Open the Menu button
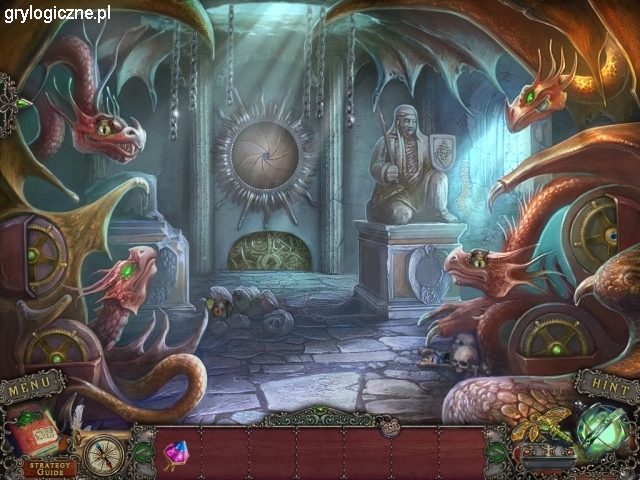 tap(33, 384)
